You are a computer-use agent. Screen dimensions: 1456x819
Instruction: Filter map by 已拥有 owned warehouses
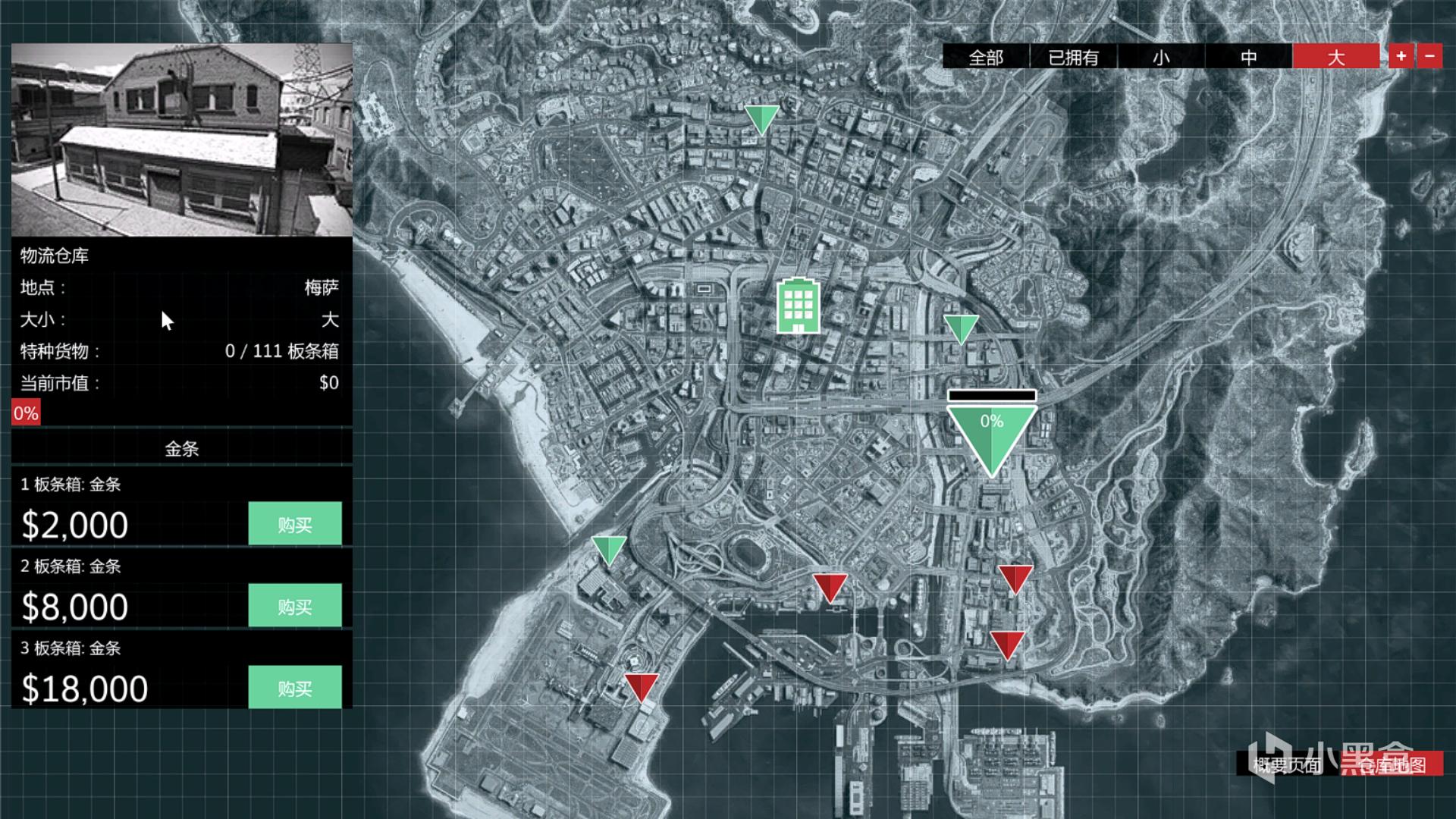click(x=1073, y=57)
